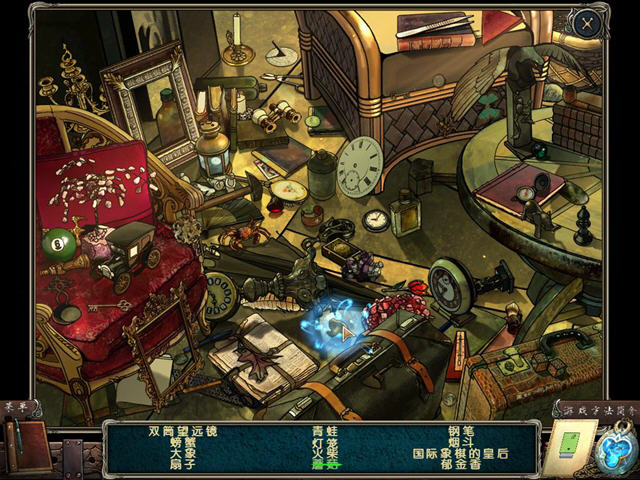
Task: Close the hidden object scene
Action: [588, 21]
